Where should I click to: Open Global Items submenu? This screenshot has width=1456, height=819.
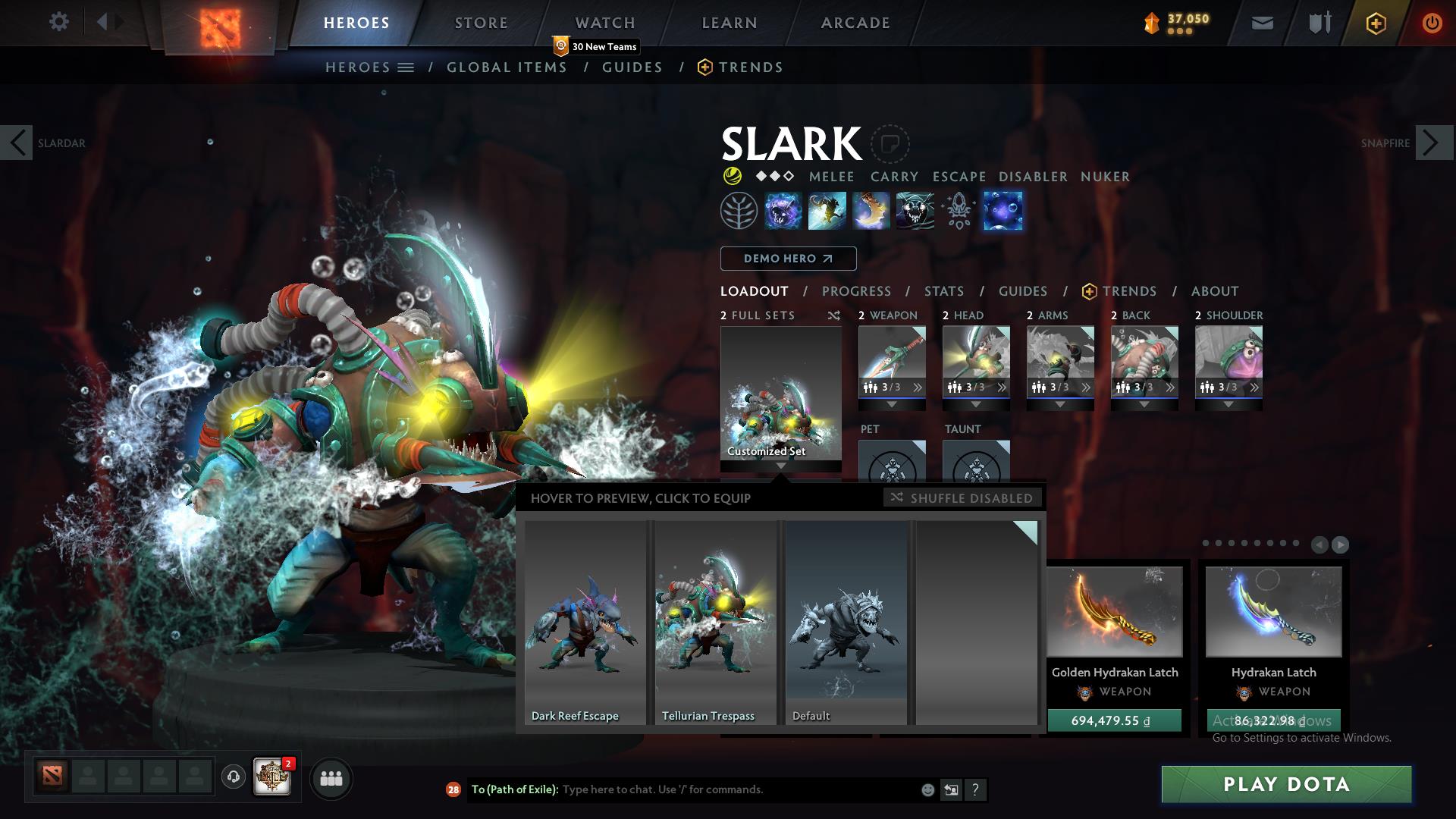pyautogui.click(x=507, y=67)
